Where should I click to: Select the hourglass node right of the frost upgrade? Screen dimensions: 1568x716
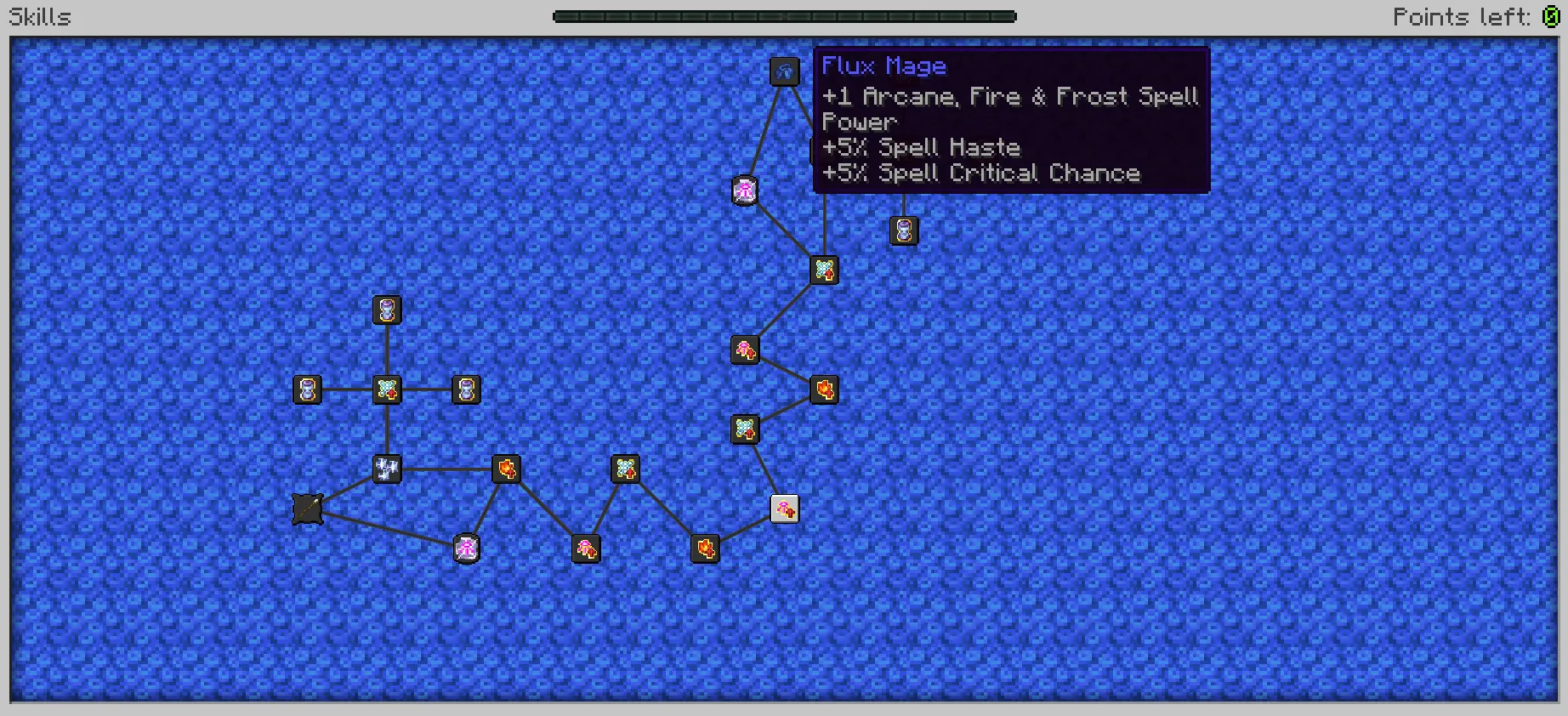466,389
